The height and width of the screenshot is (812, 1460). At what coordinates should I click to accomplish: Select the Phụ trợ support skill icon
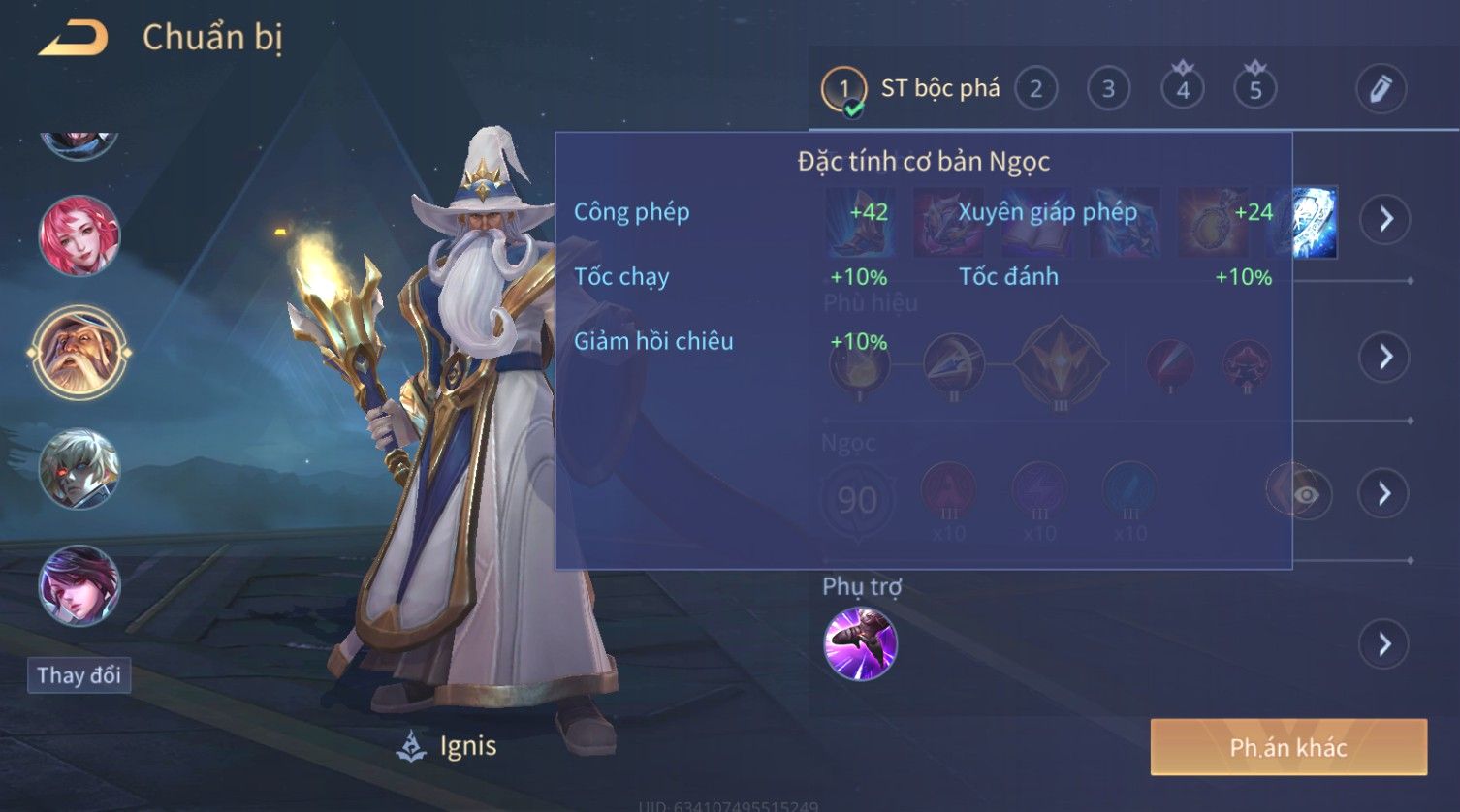(860, 643)
